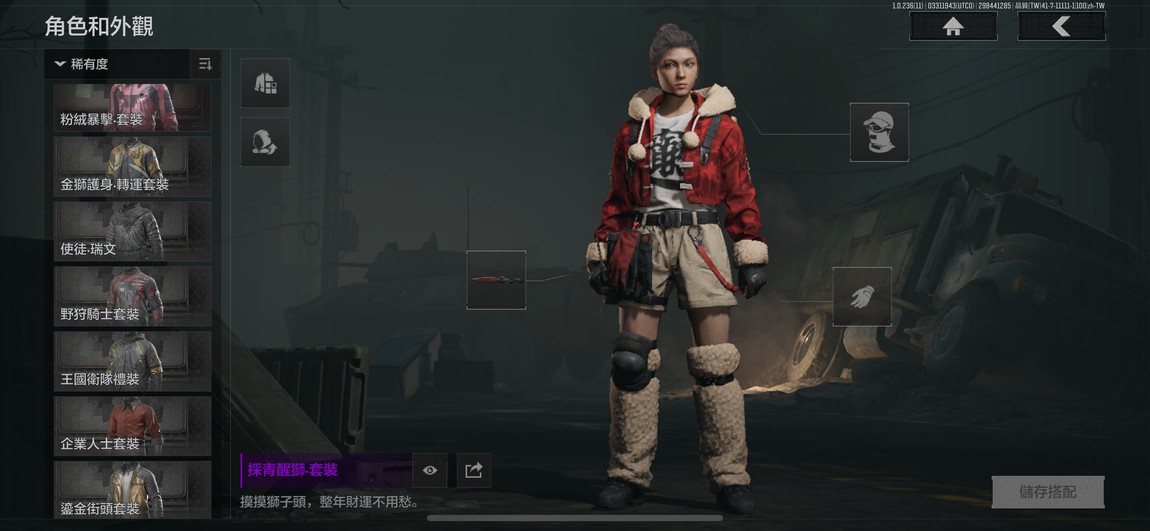This screenshot has height=531, width=1150.
Task: Choose the 企業人士套裝 outfit
Action: coord(132,426)
